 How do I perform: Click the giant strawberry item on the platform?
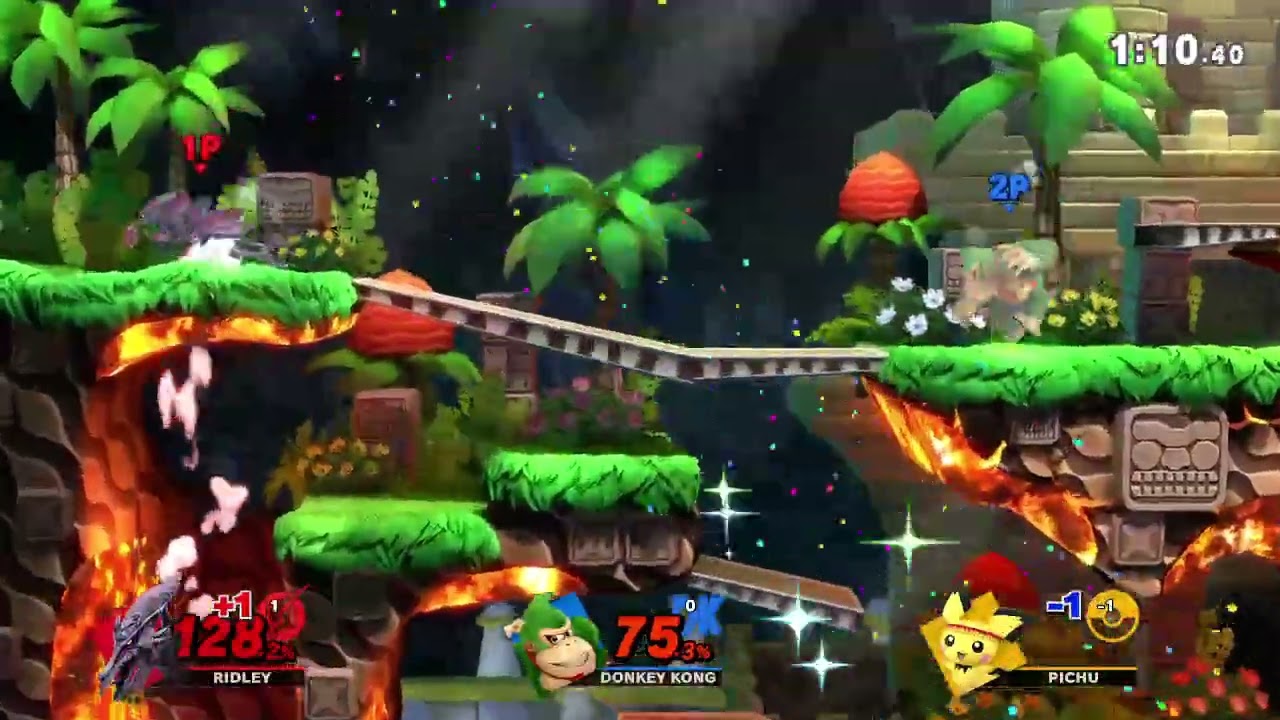tap(879, 190)
